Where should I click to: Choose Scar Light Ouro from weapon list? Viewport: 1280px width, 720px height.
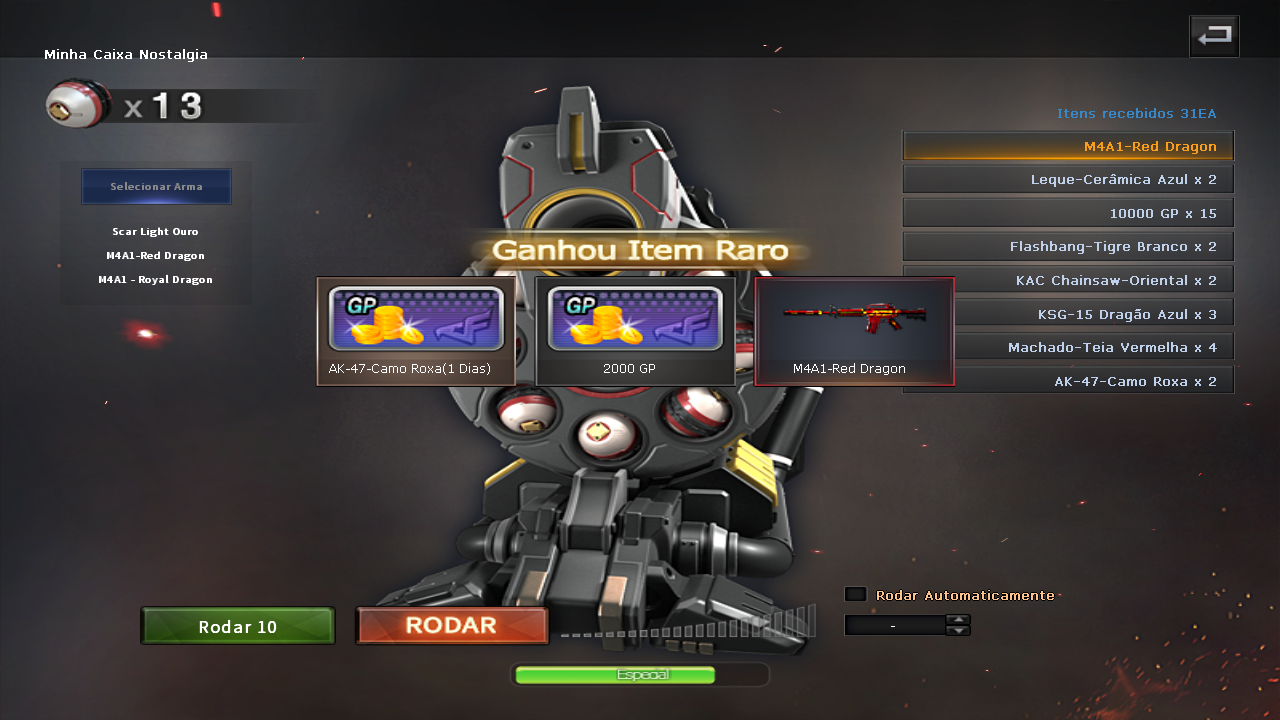(155, 232)
